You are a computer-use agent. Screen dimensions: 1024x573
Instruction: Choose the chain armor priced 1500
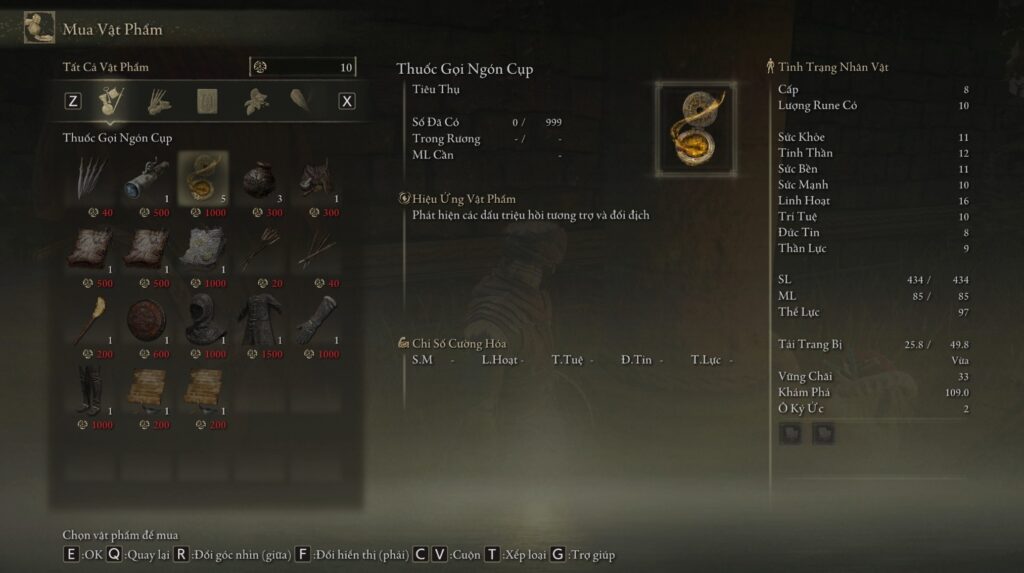pos(259,320)
